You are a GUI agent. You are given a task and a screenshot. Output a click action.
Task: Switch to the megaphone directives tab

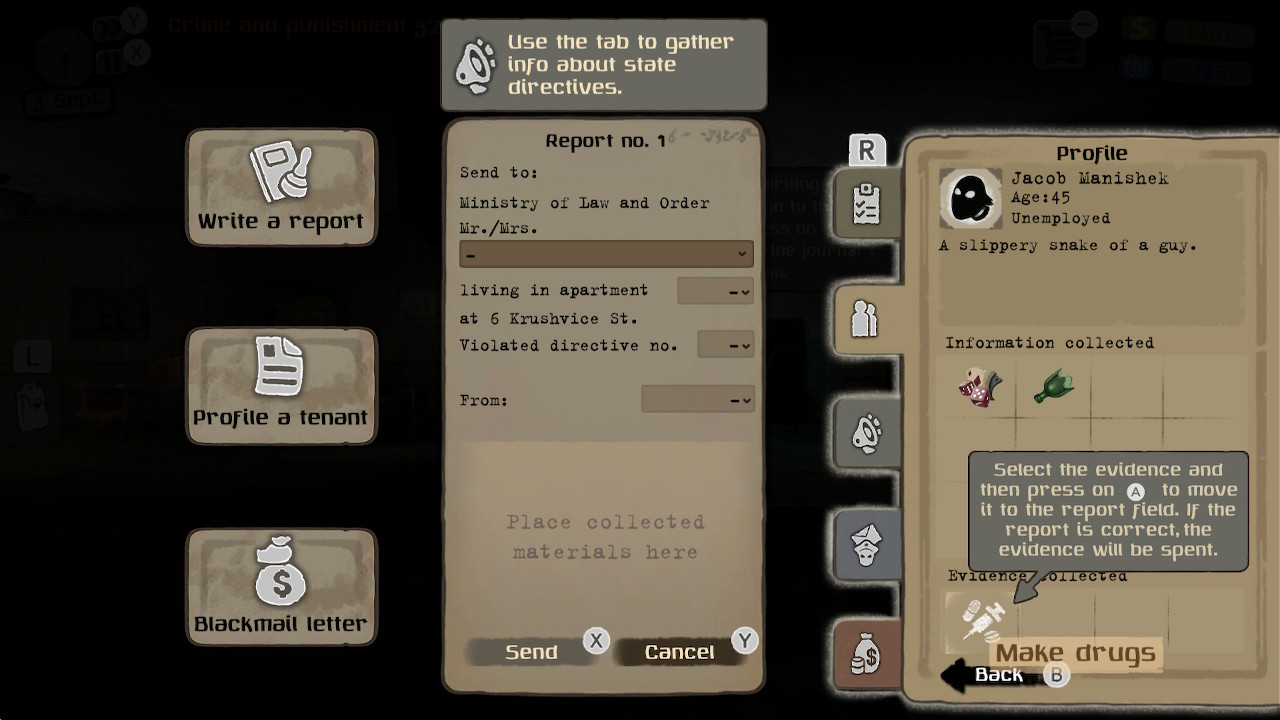[866, 432]
